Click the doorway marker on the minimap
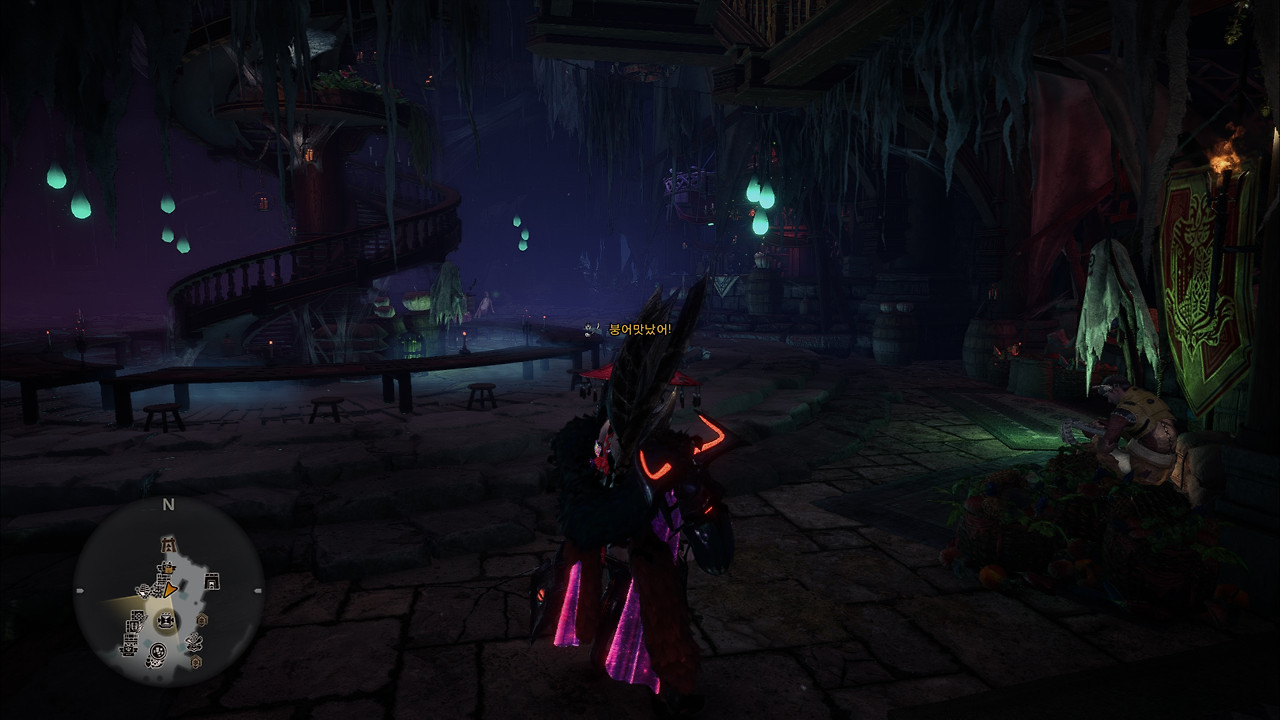 [212, 581]
